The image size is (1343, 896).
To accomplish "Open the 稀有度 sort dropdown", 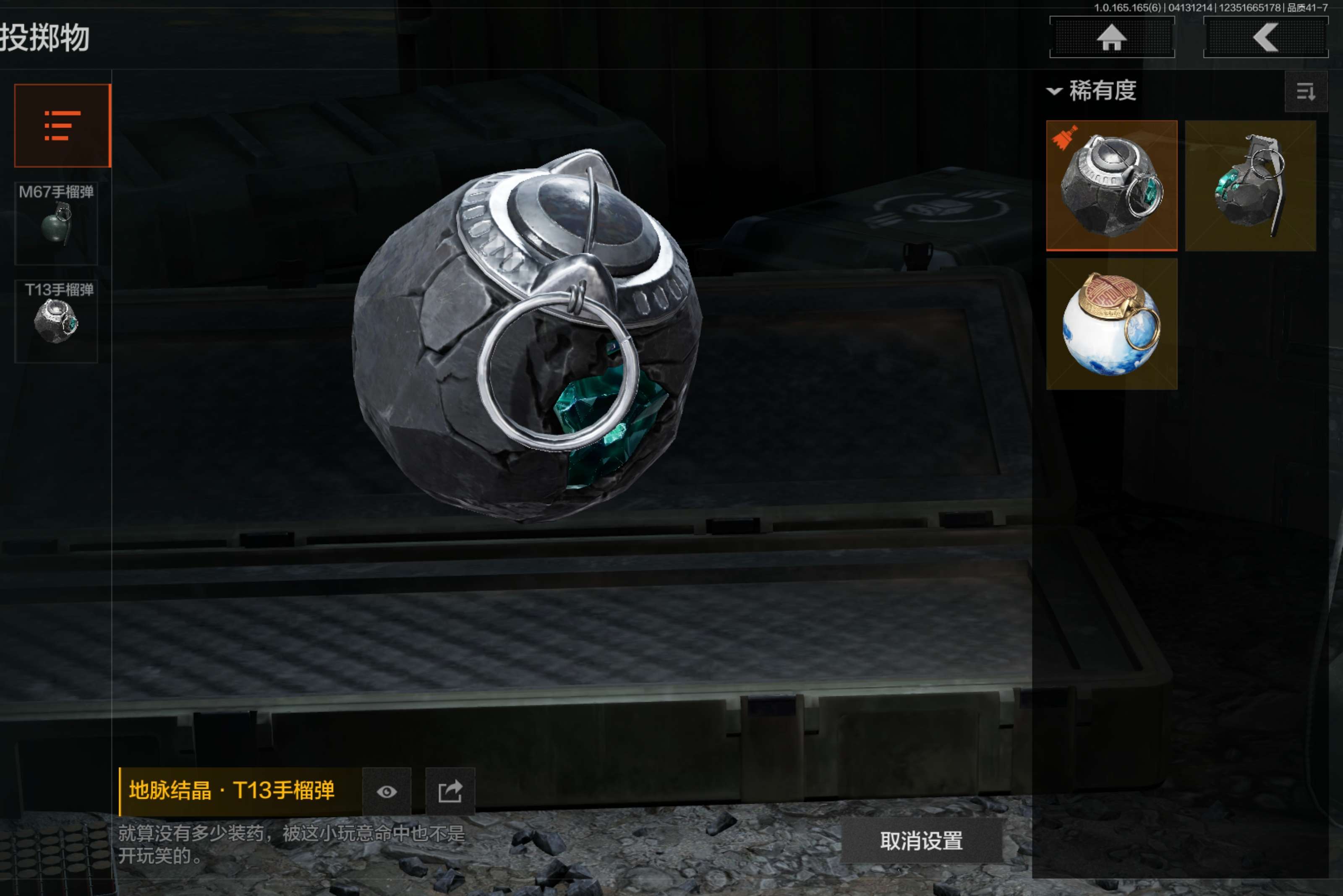I will (1092, 91).
